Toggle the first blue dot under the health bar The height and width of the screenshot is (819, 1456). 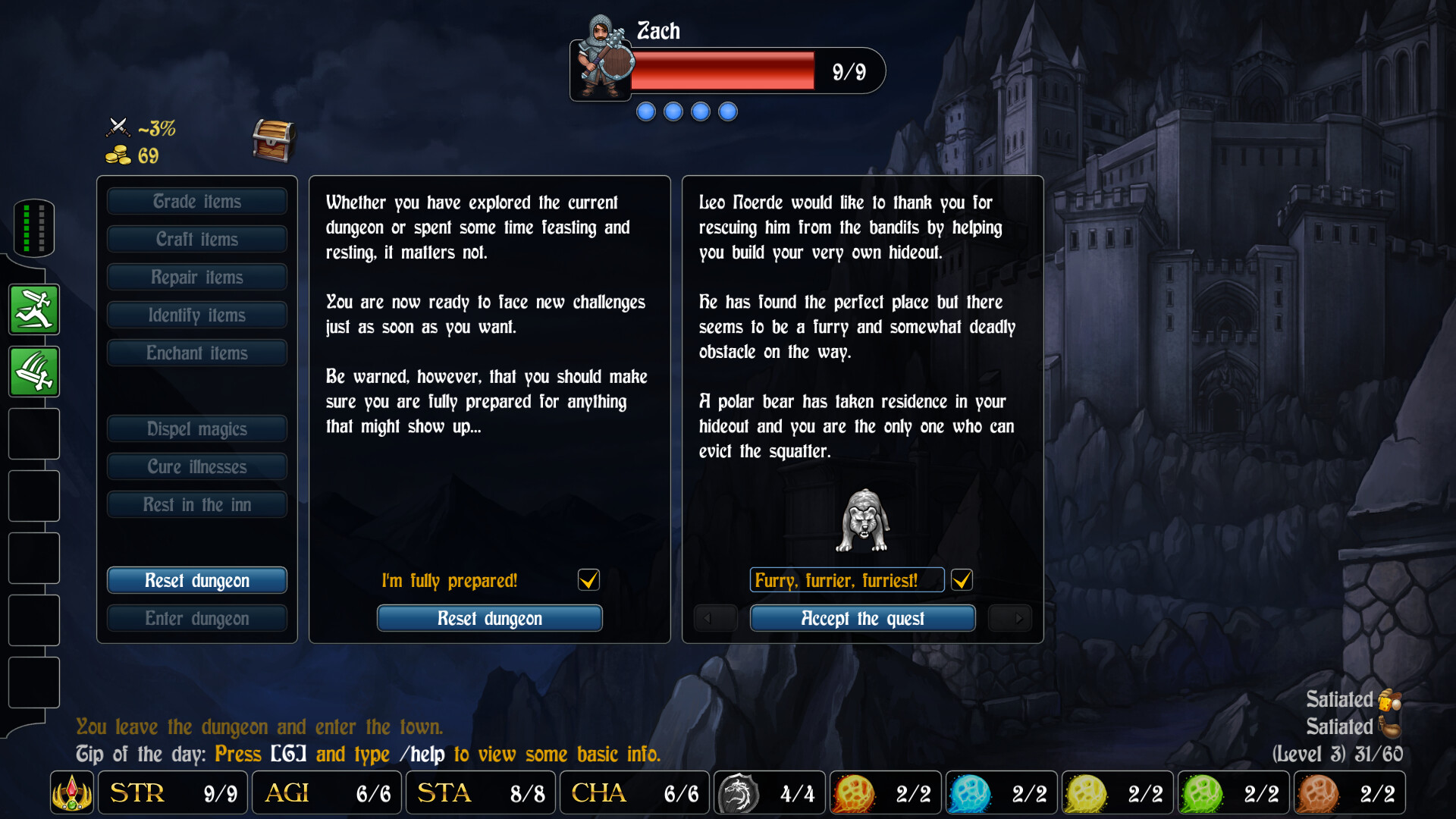[645, 111]
